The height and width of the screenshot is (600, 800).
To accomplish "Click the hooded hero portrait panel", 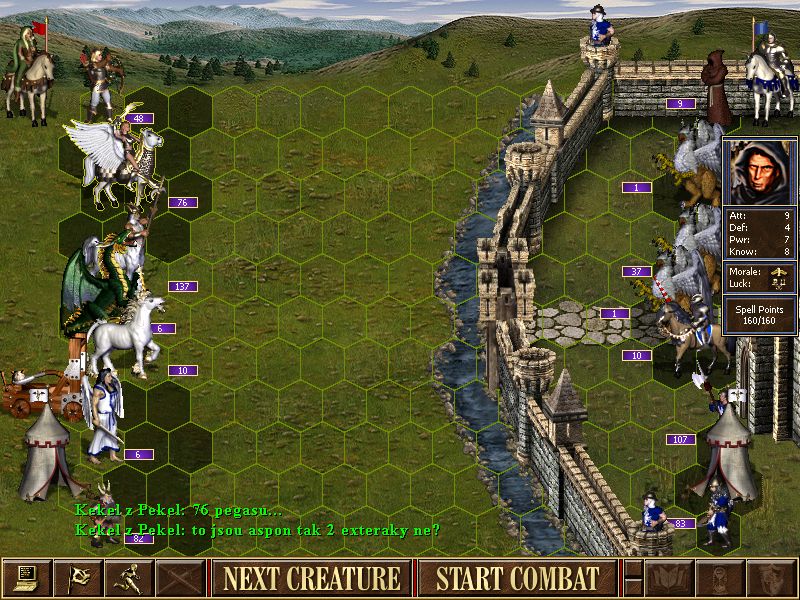I will 760,170.
